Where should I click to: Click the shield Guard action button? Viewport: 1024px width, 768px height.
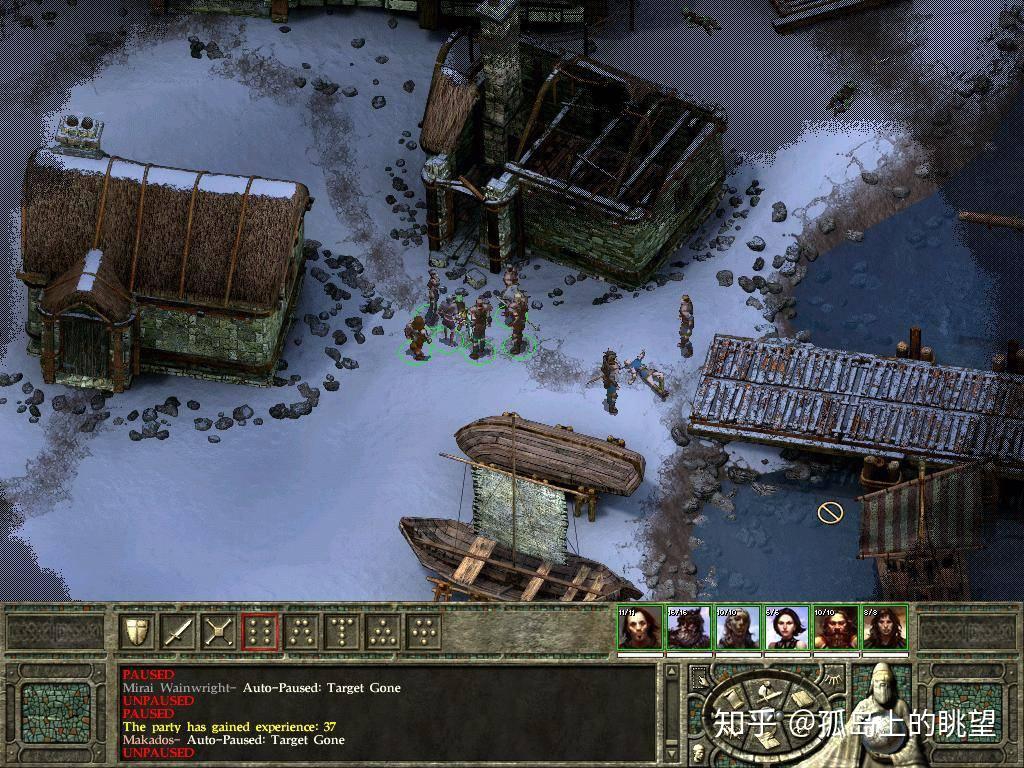(137, 631)
